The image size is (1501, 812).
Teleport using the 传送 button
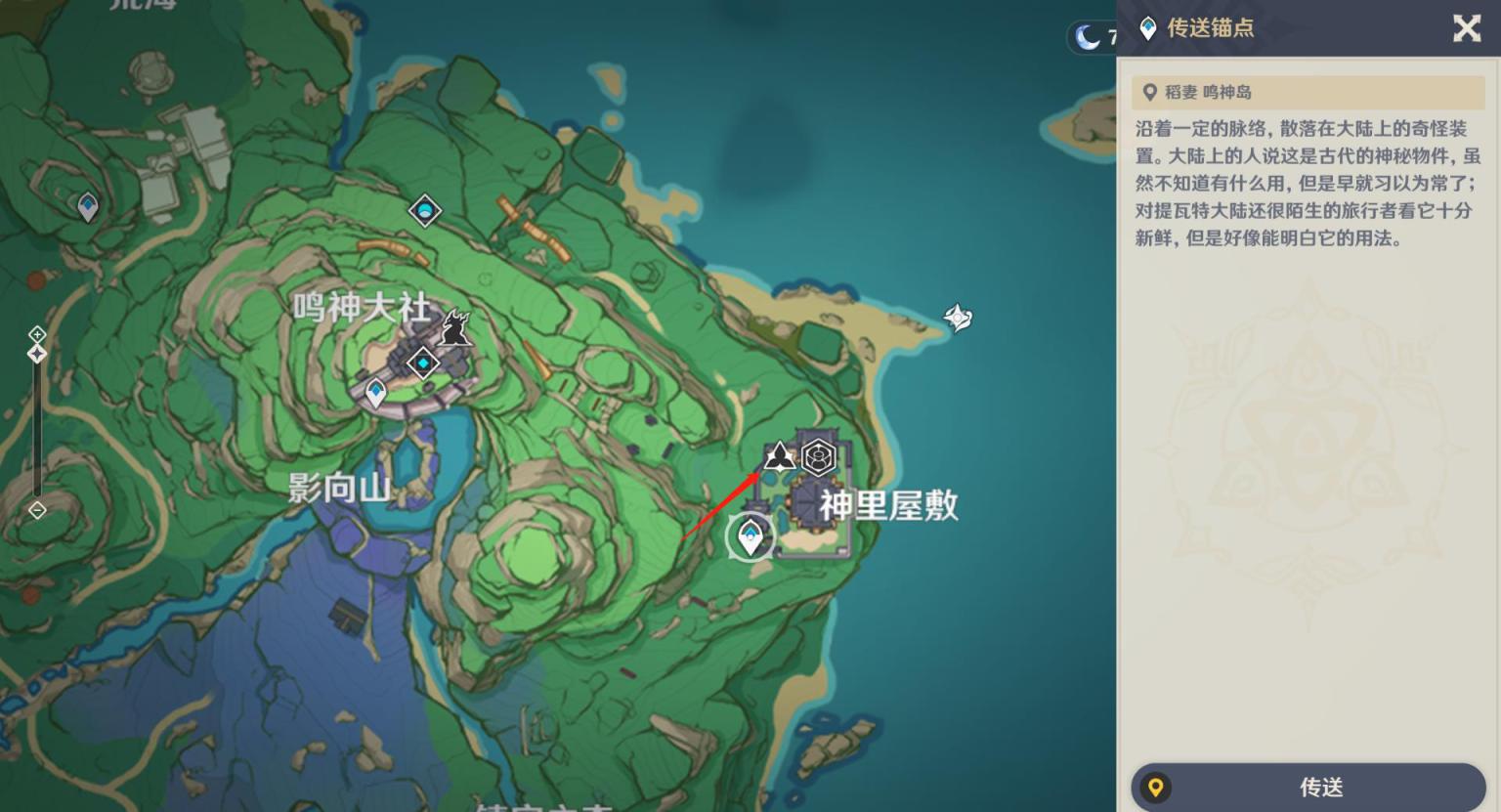(1308, 787)
